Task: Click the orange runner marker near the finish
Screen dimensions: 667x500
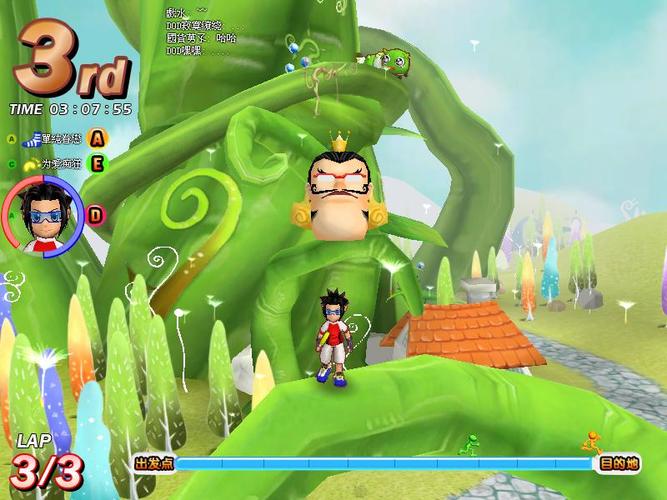Action: click(x=592, y=442)
